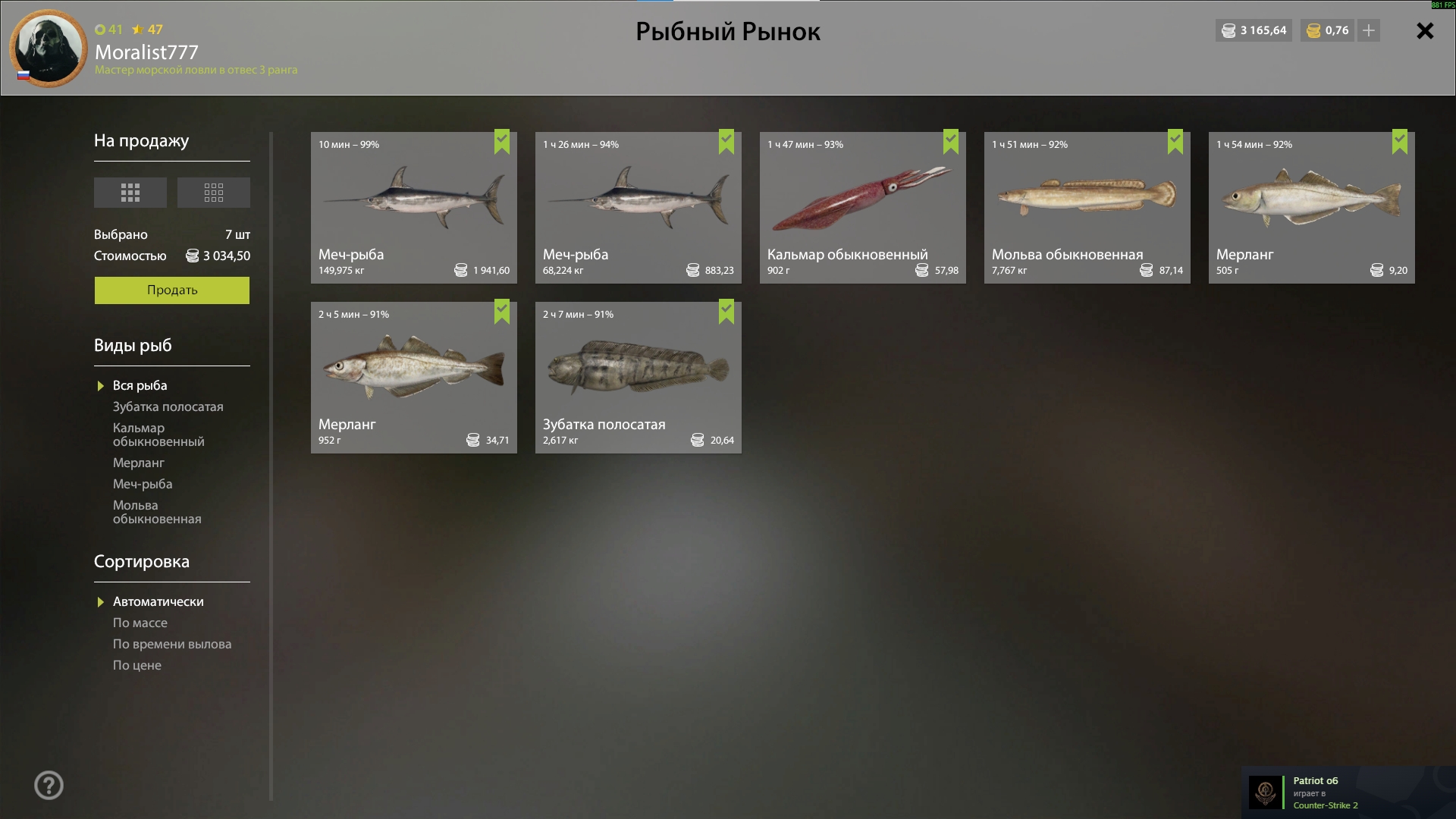Screen dimensions: 1456x819
Task: Open the question mark help button
Action: pos(49,786)
